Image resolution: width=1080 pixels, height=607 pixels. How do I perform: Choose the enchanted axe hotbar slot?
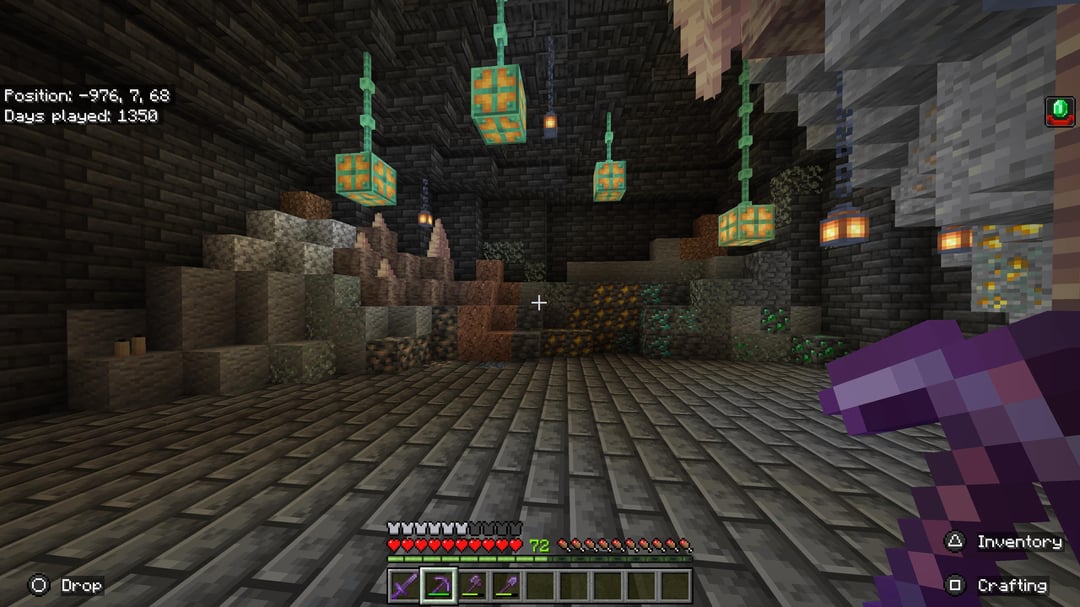[472, 585]
